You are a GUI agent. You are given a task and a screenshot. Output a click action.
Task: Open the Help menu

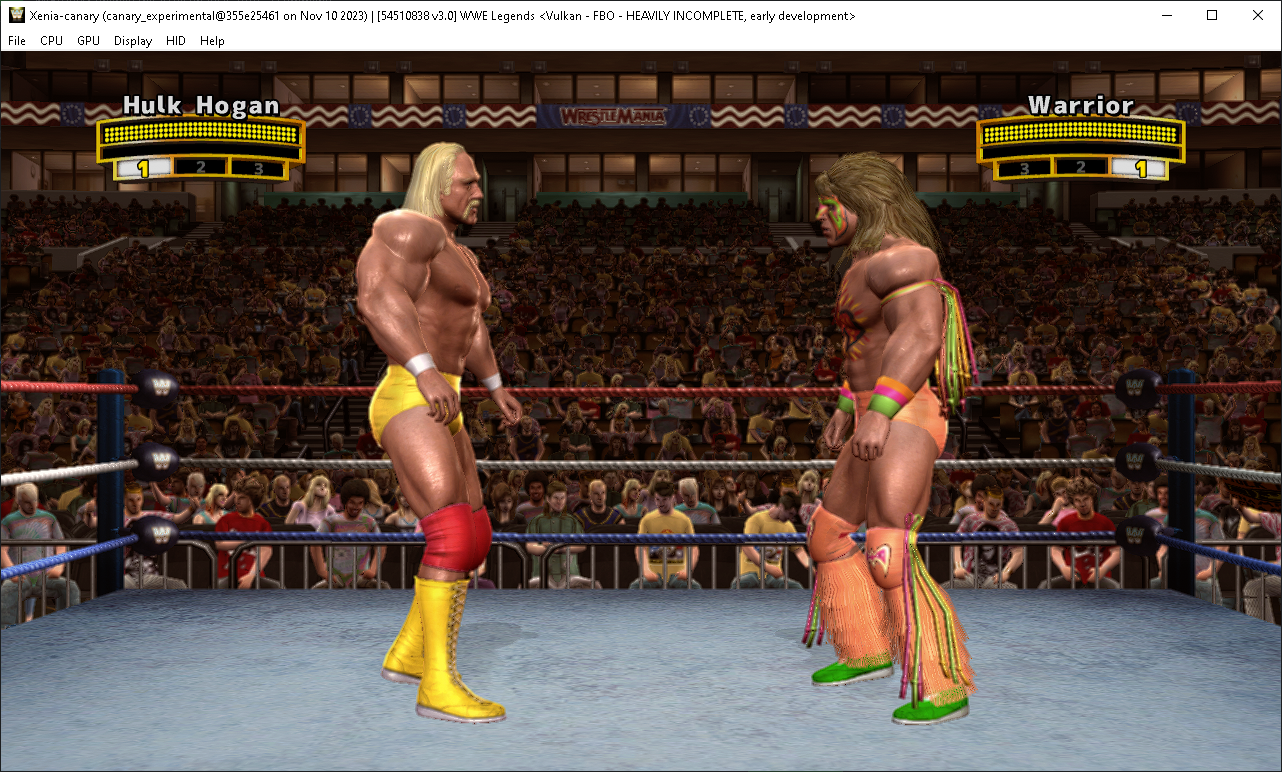click(212, 41)
